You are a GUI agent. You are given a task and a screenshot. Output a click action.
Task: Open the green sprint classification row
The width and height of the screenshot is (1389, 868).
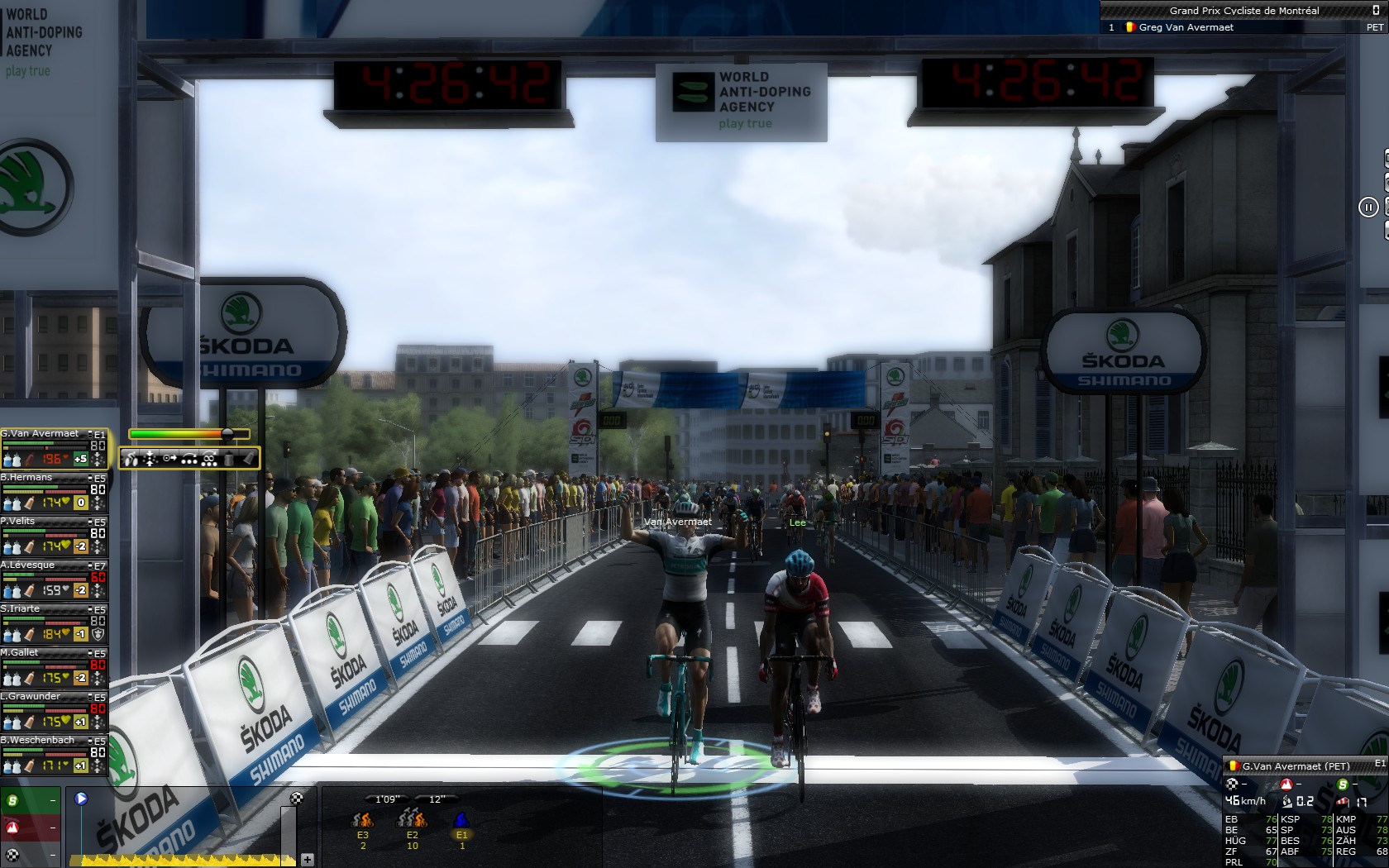pos(31,800)
